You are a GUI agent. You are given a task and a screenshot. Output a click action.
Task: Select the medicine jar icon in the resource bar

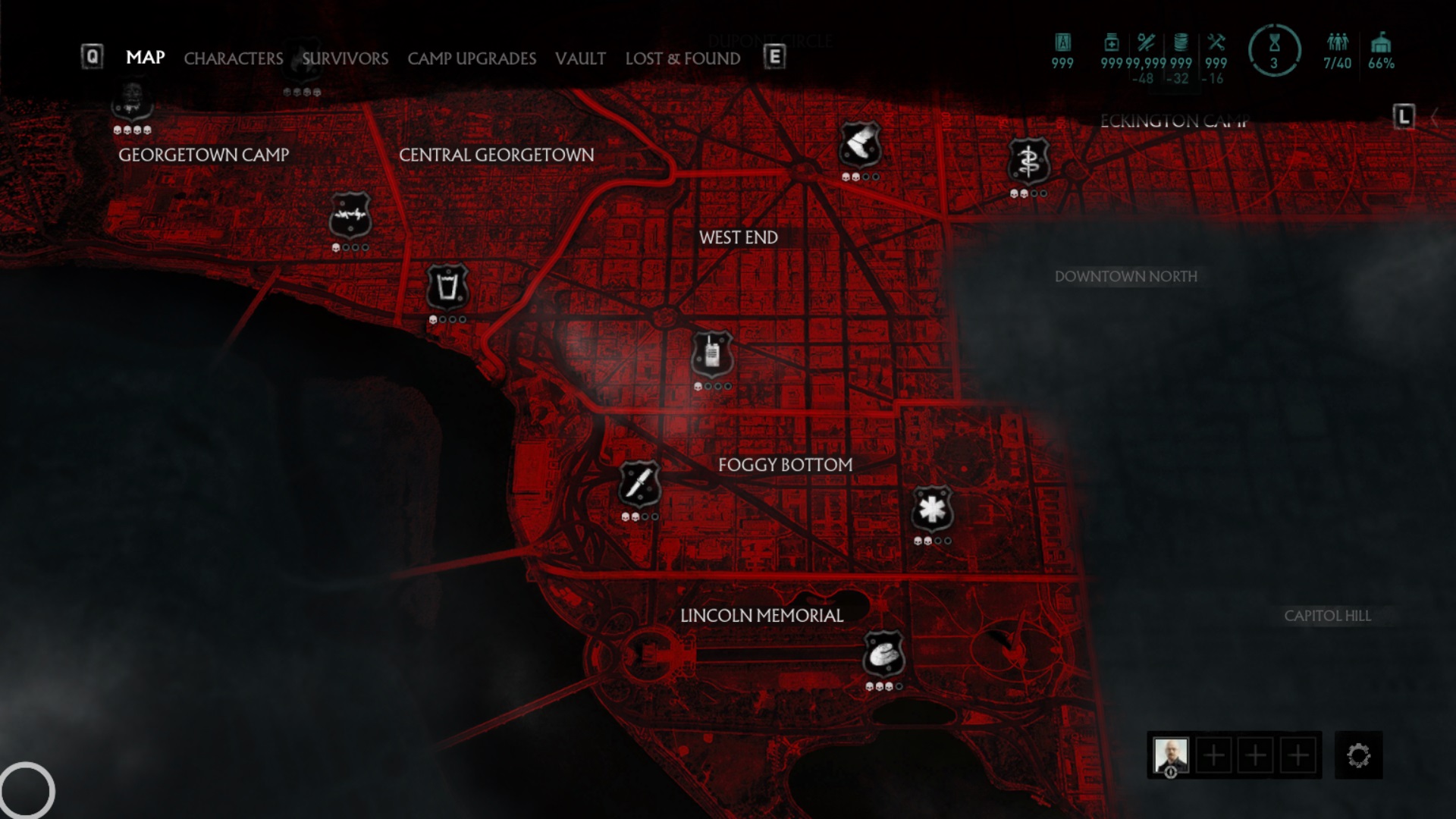(x=1112, y=44)
